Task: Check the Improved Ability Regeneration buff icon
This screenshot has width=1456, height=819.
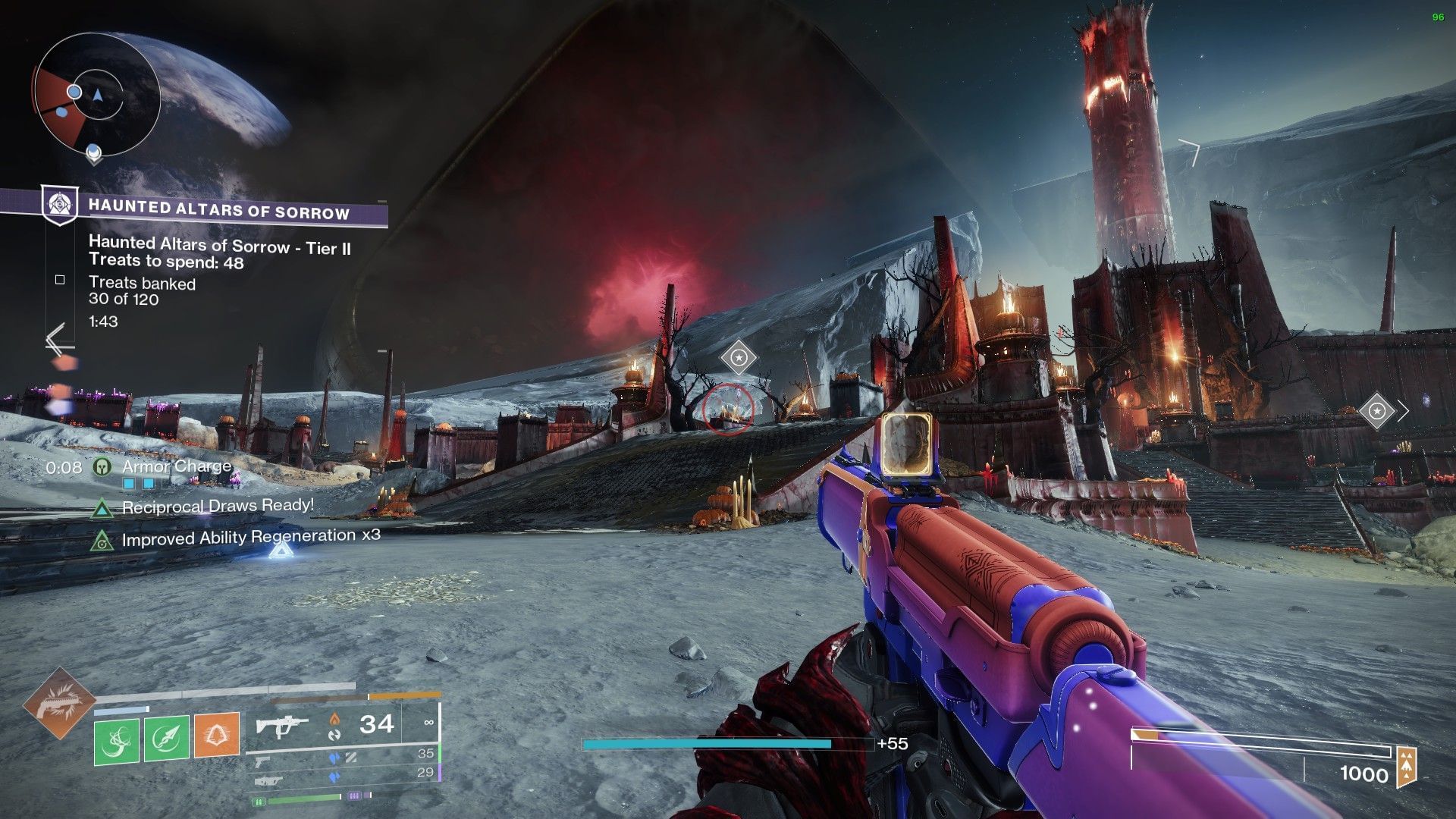Action: [x=102, y=541]
